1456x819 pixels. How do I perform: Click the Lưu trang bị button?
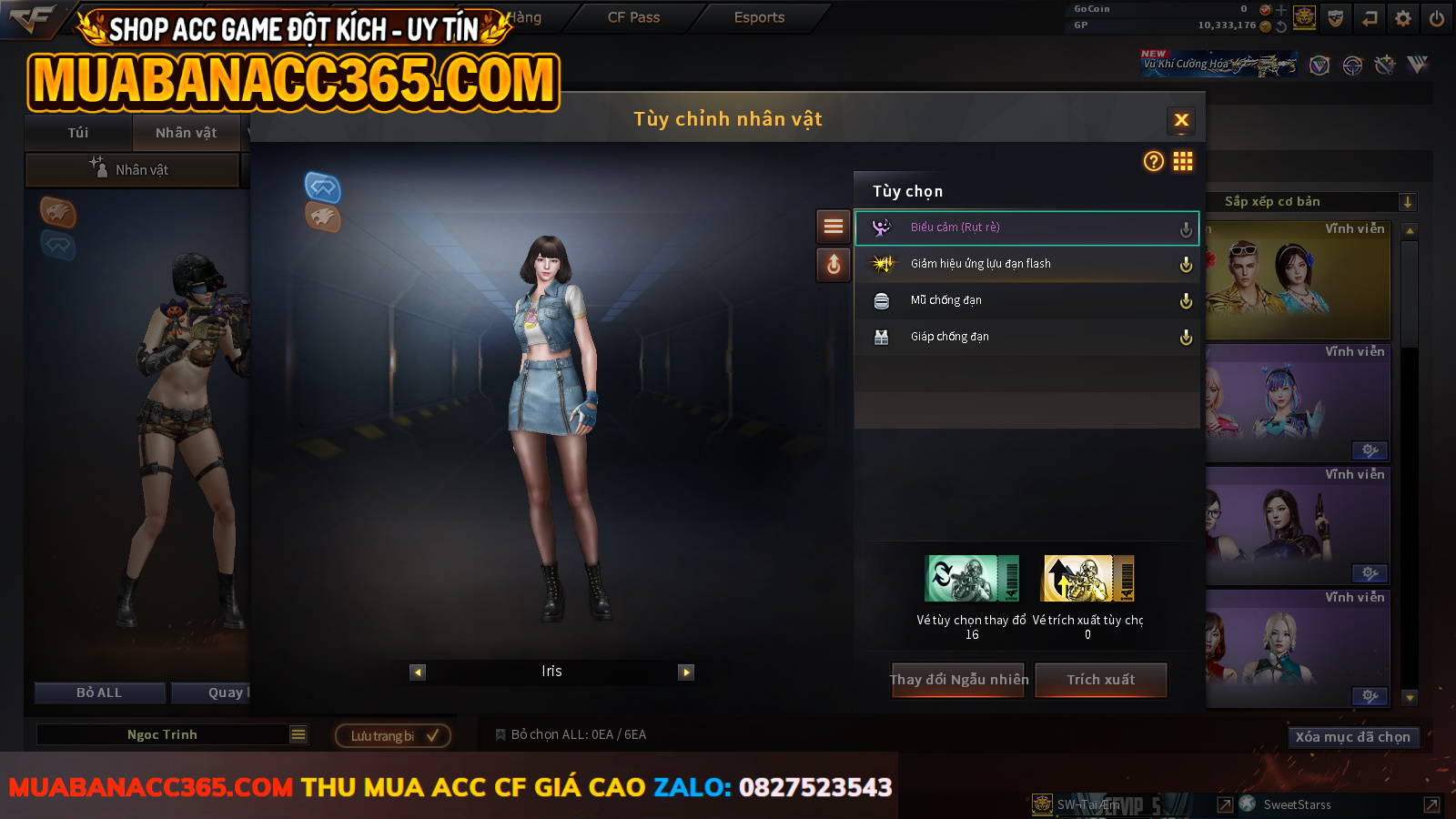393,735
